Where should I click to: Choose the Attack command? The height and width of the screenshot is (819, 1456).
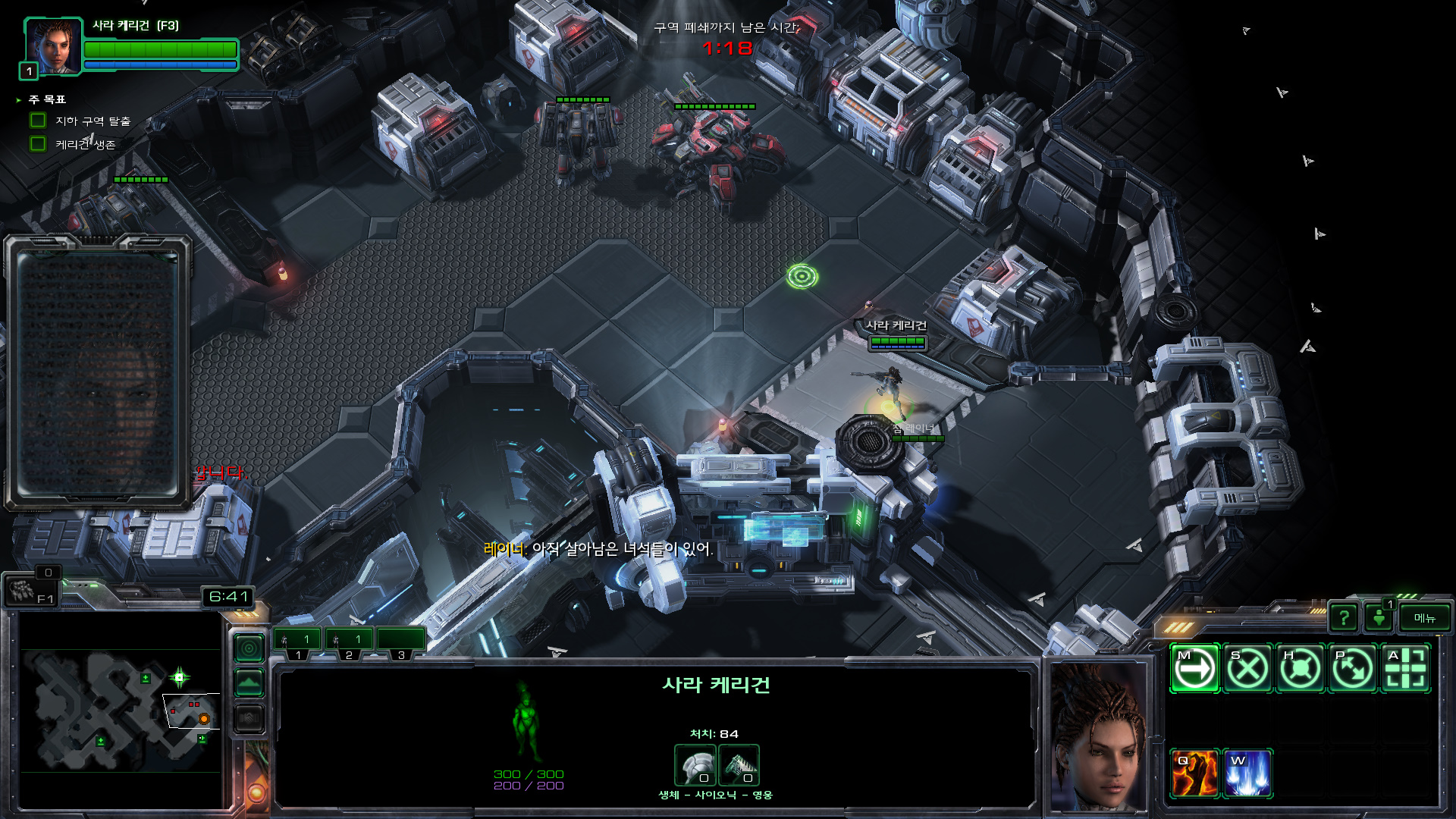[1405, 669]
